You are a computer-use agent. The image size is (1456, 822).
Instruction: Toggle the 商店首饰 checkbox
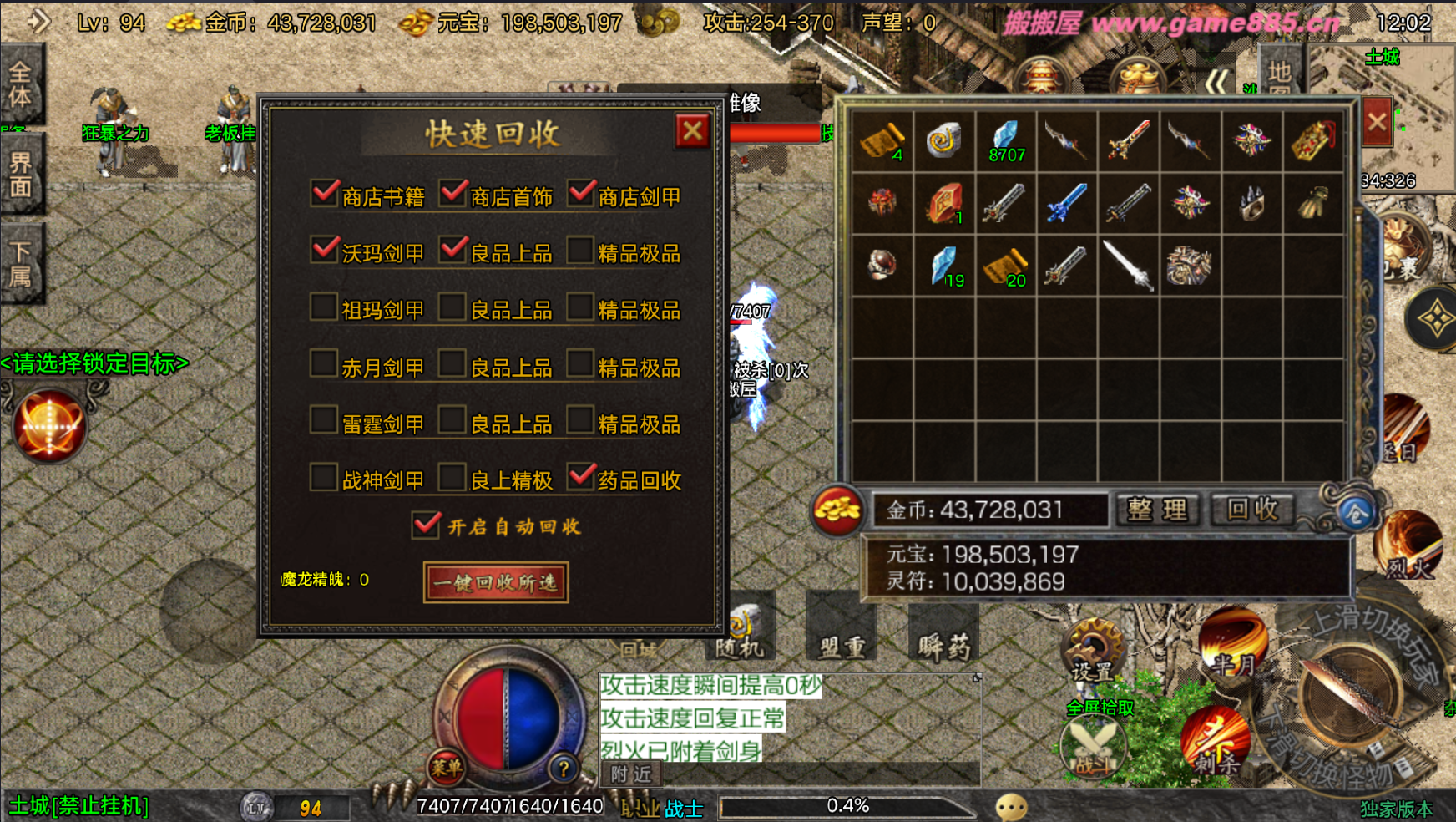452,194
